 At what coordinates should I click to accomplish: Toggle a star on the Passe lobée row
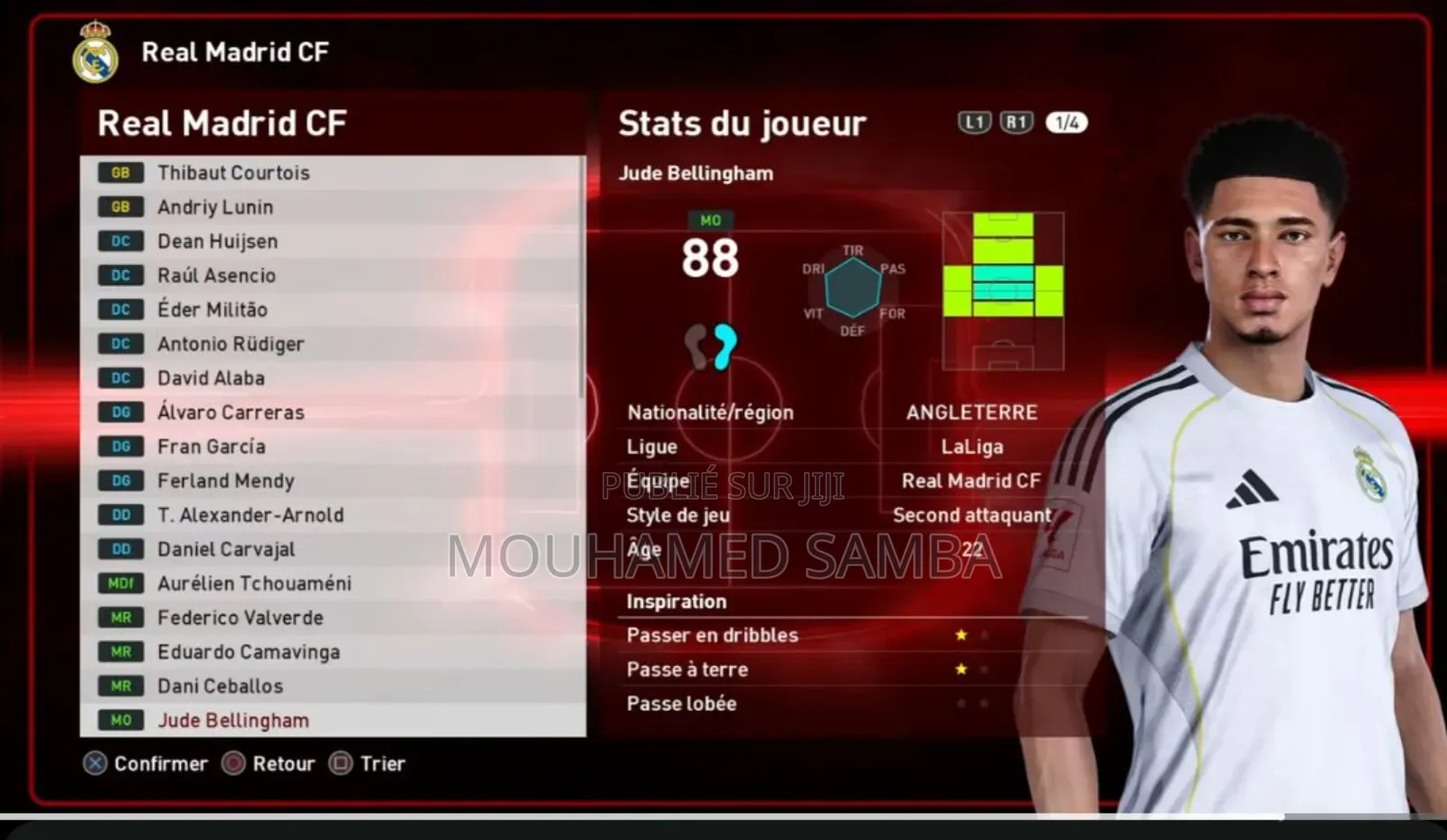tap(960, 703)
